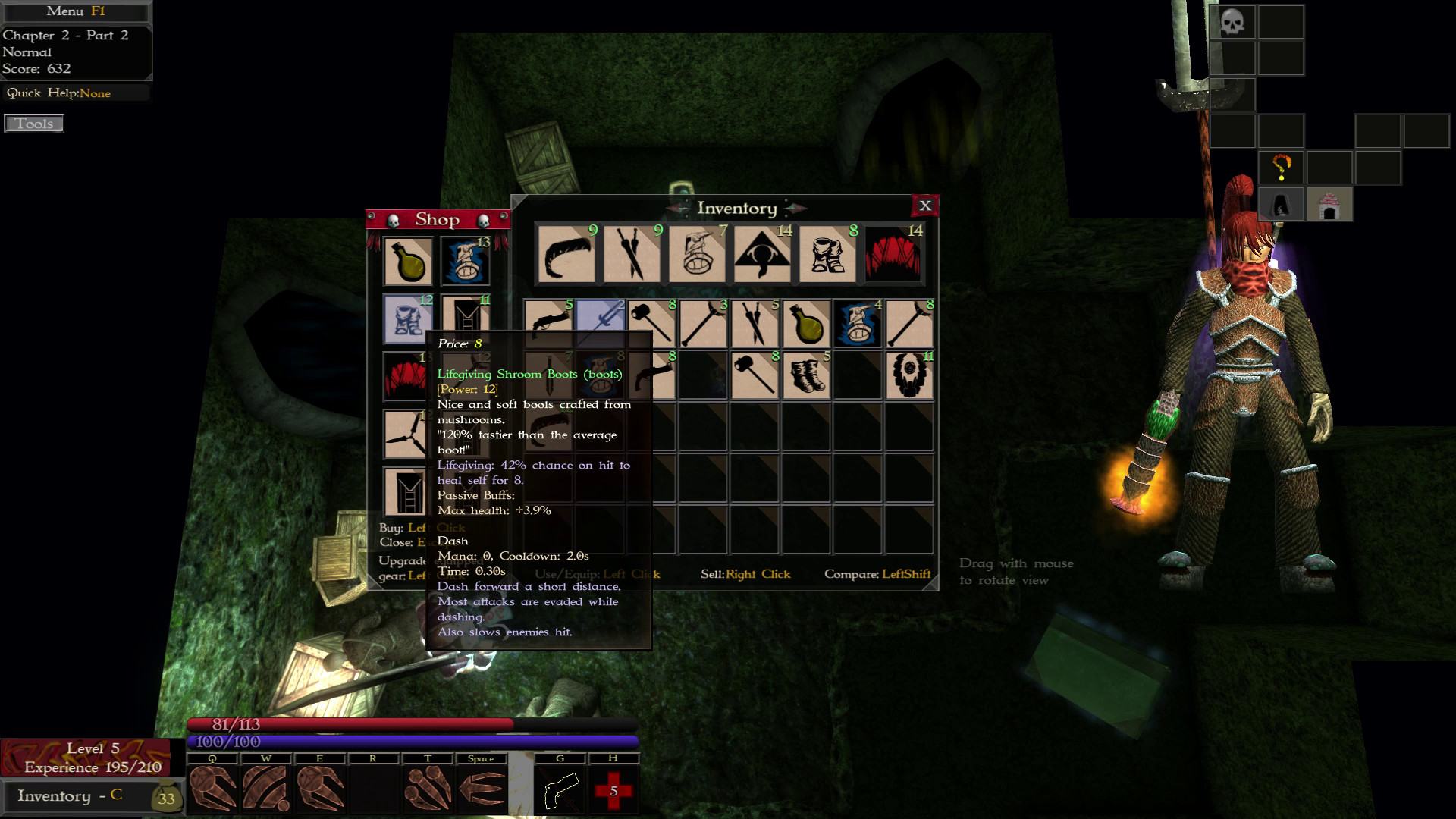This screenshot has width=1456, height=819.
Task: Select the equipped boots slot with power 8
Action: pyautogui.click(x=828, y=255)
